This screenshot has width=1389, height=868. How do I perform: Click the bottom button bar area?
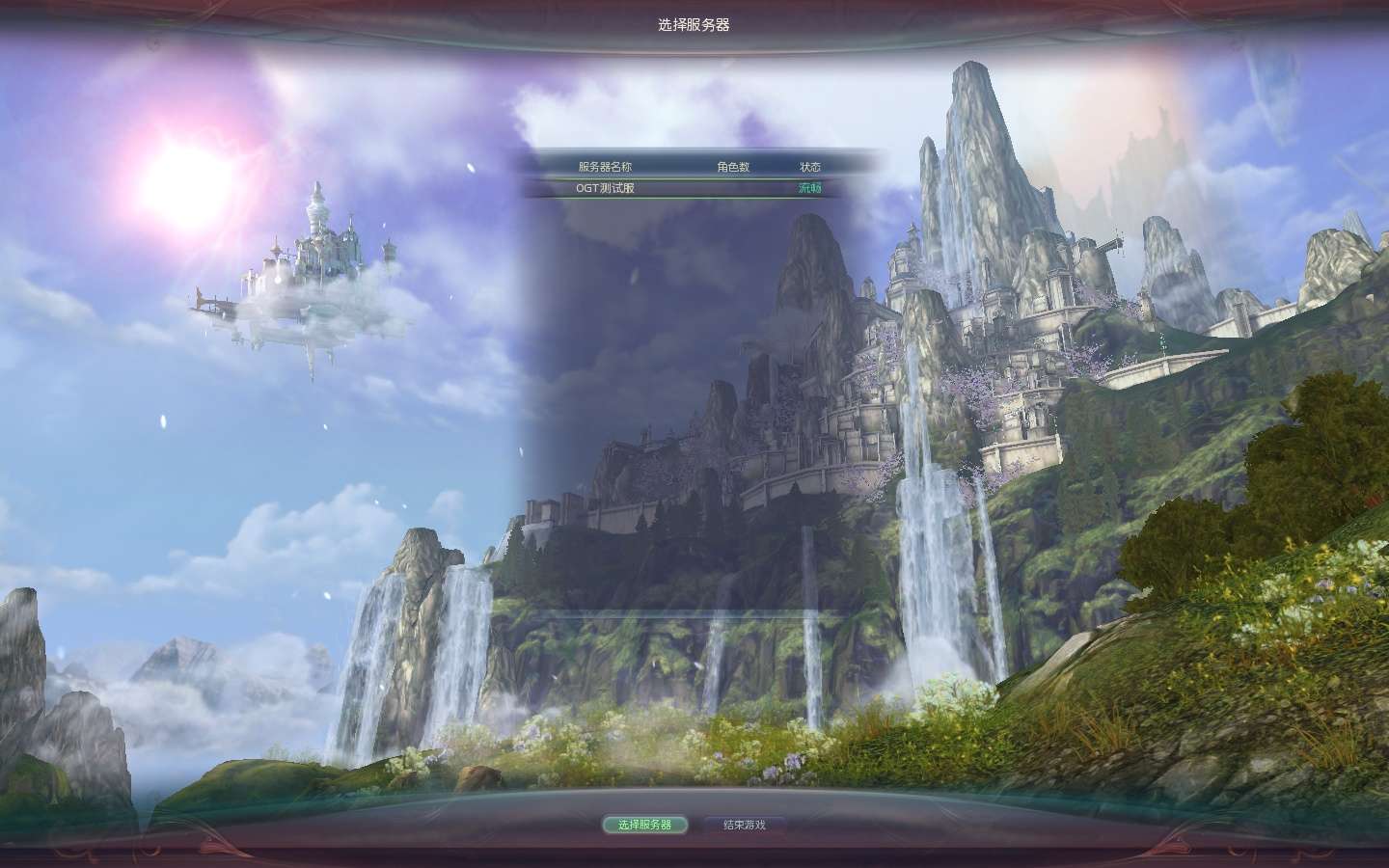click(x=693, y=826)
